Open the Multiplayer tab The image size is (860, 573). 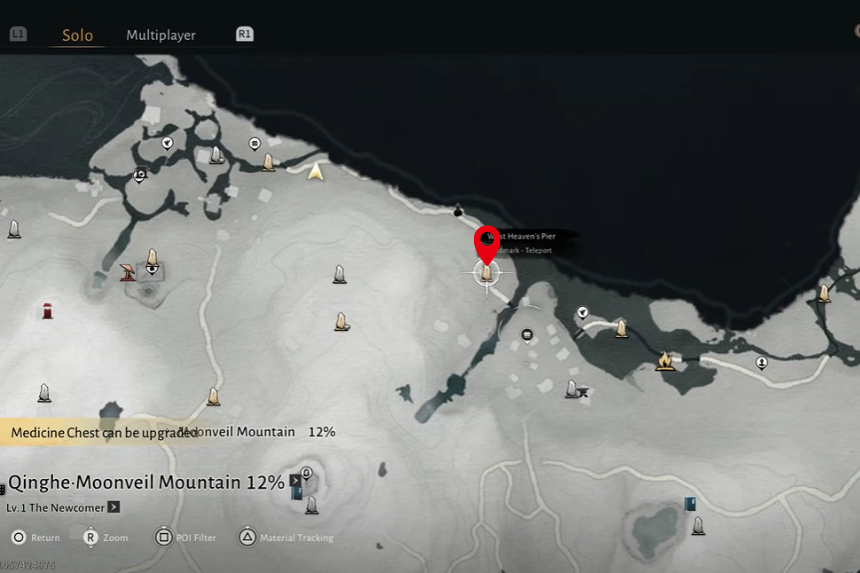click(x=160, y=35)
